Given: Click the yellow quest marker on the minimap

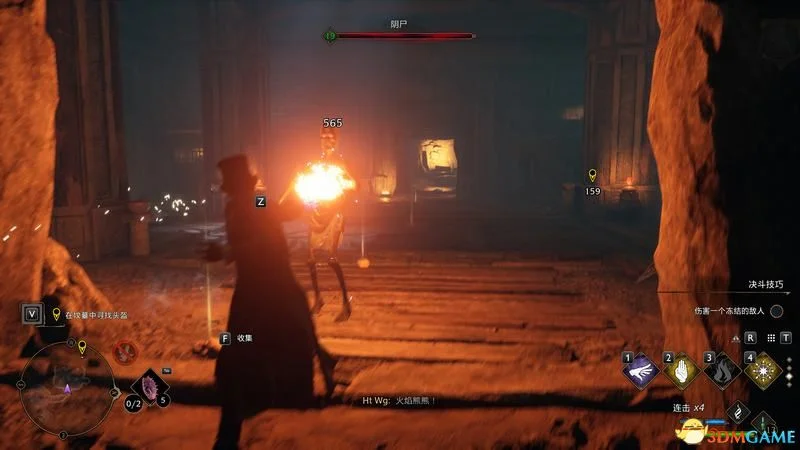Looking at the screenshot, I should pos(82,347).
